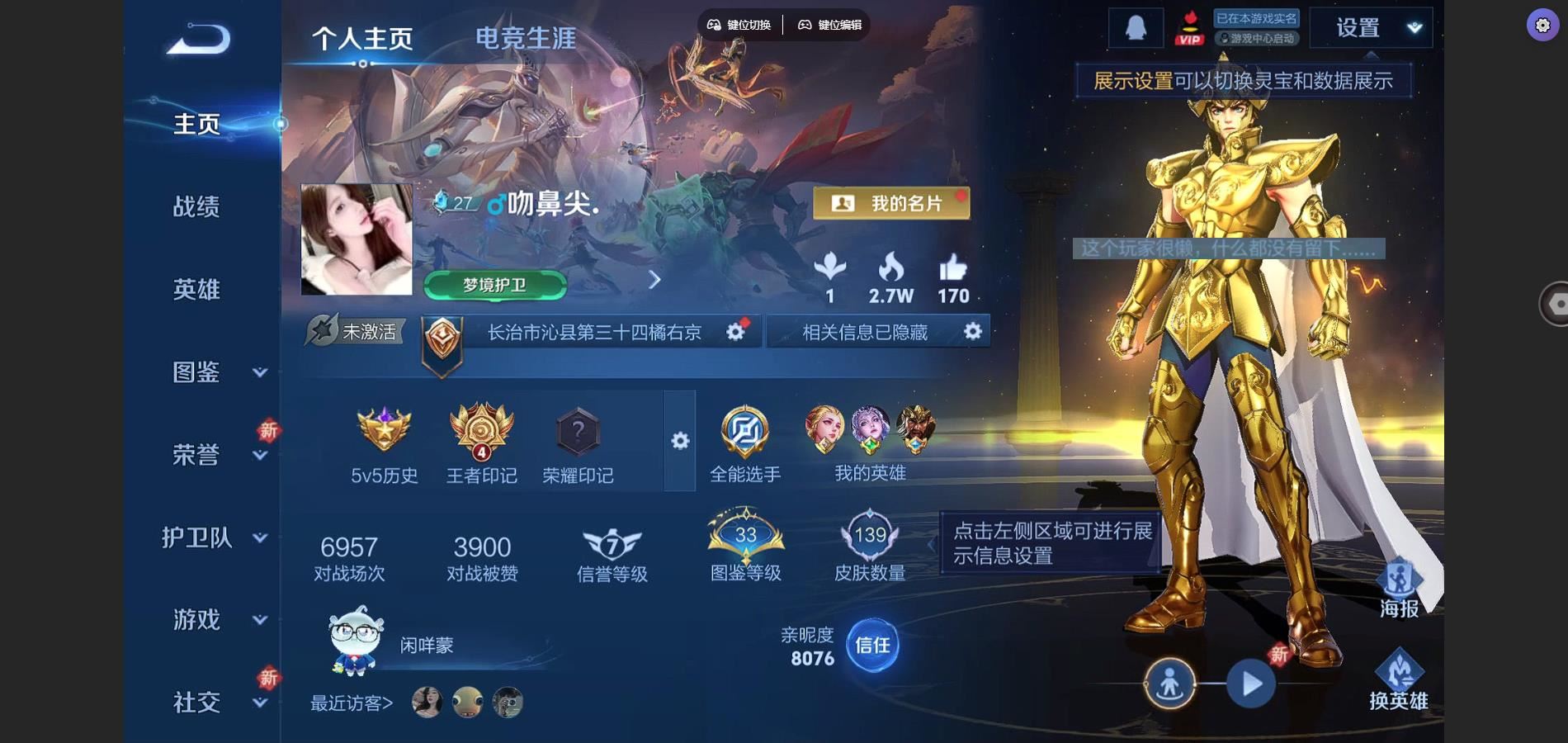Click the 信任 intimacy button

872,645
